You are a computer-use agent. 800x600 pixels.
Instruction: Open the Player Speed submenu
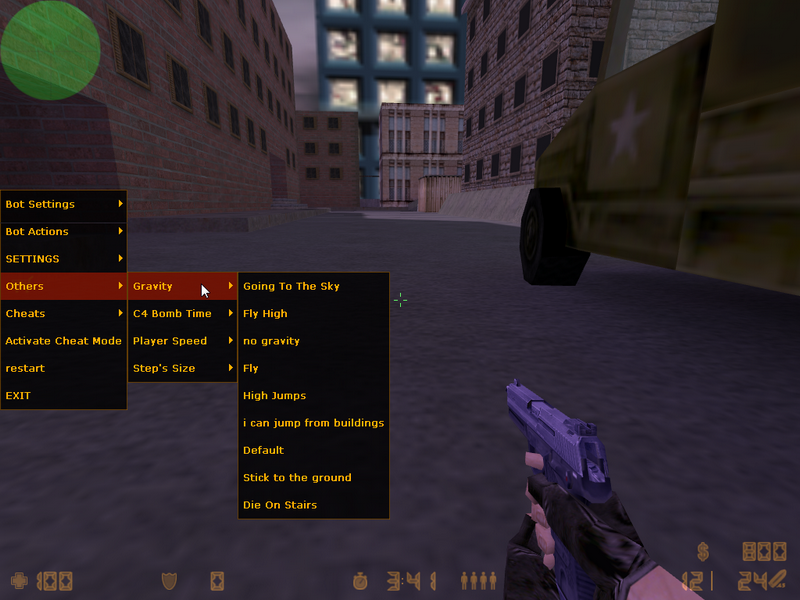(182, 341)
